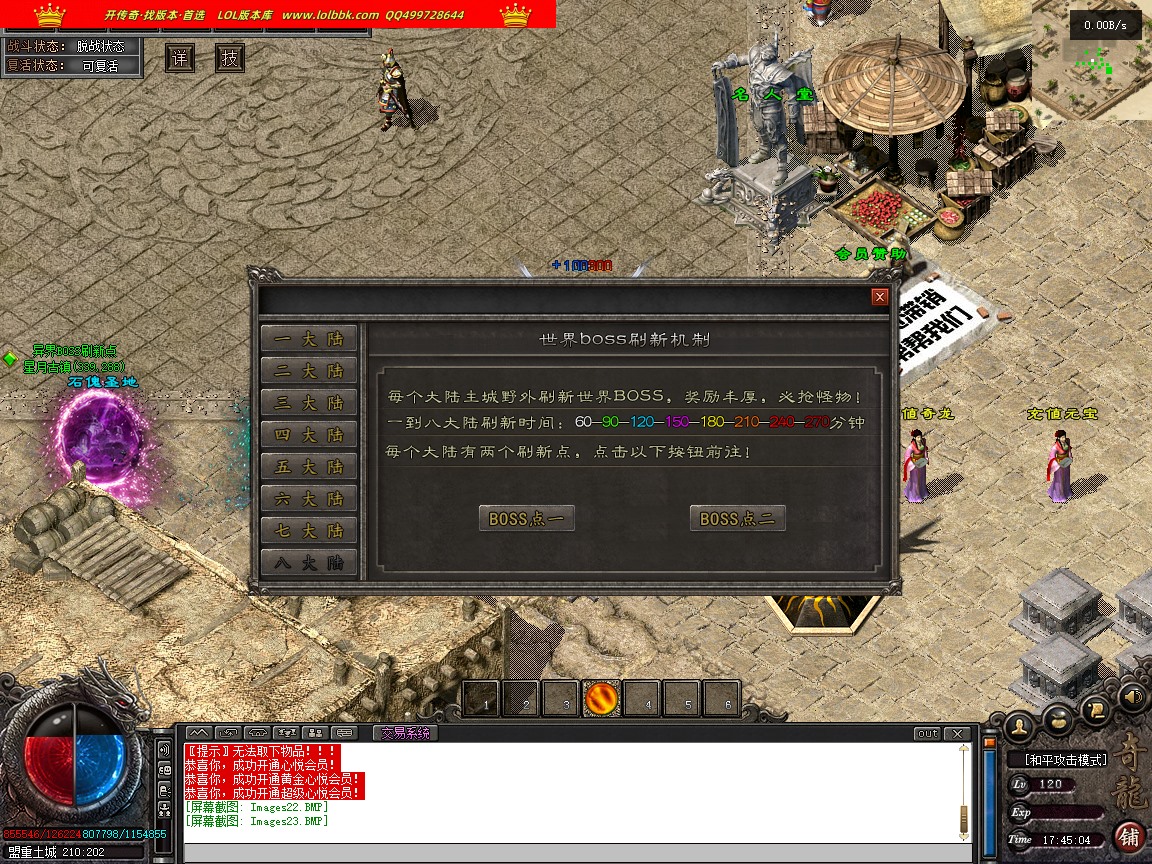The height and width of the screenshot is (864, 1152).
Task: Open the 三大陆 continent entry
Action: [308, 403]
